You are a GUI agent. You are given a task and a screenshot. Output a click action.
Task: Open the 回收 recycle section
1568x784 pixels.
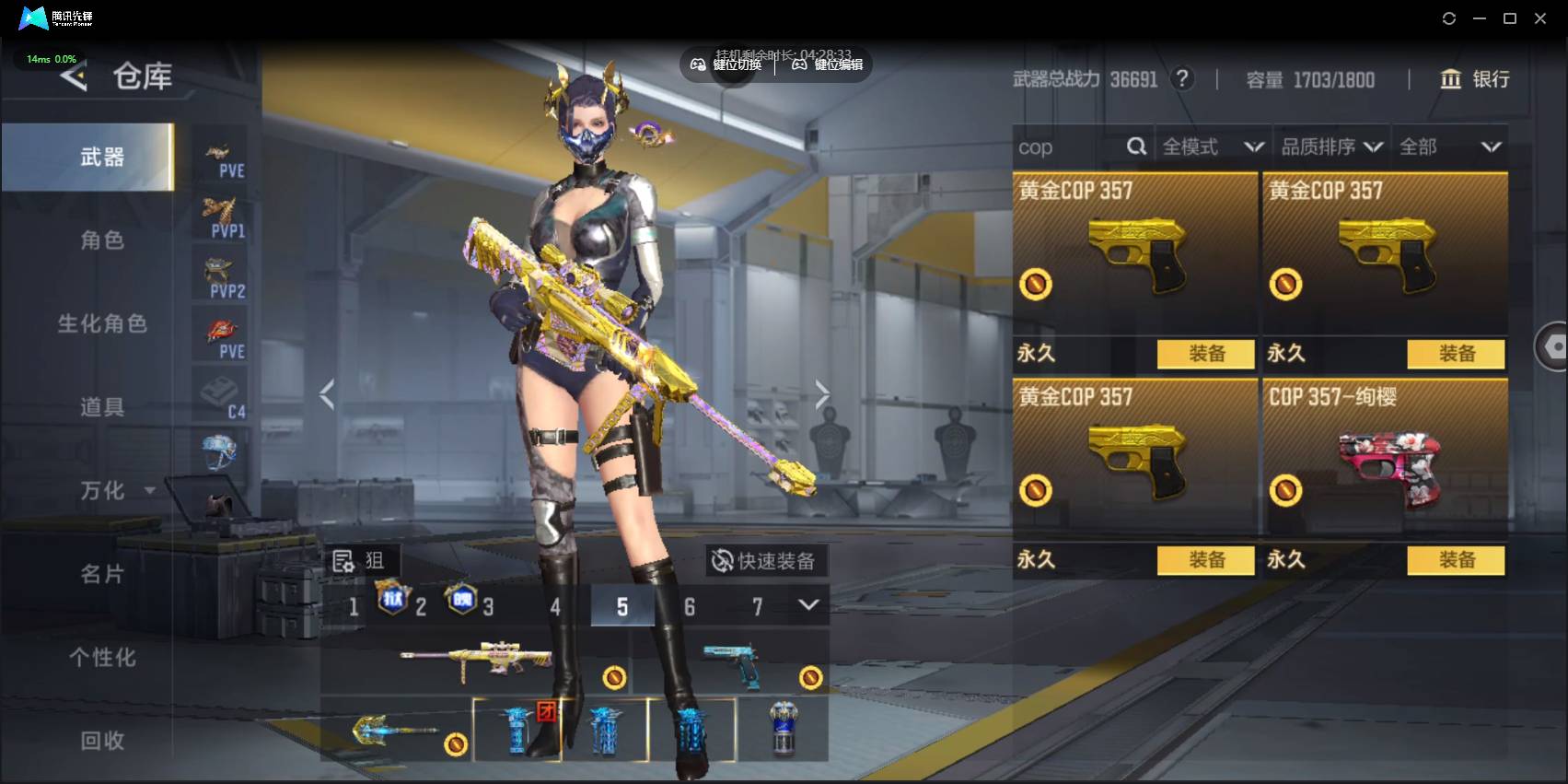coord(101,740)
